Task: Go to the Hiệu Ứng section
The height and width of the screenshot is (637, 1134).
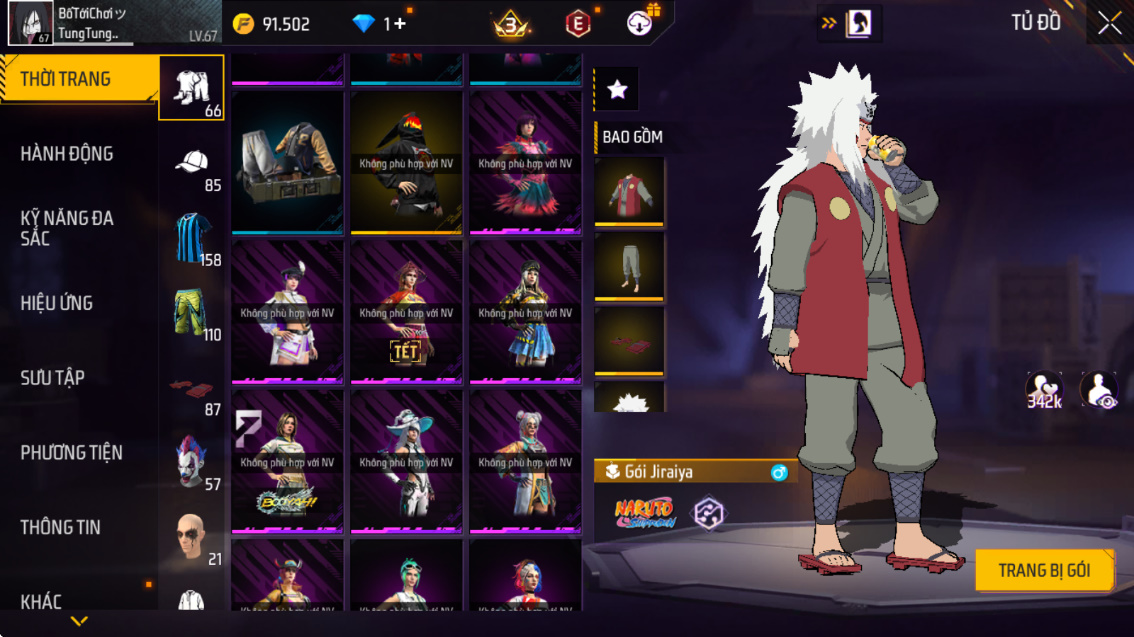Action: point(57,303)
